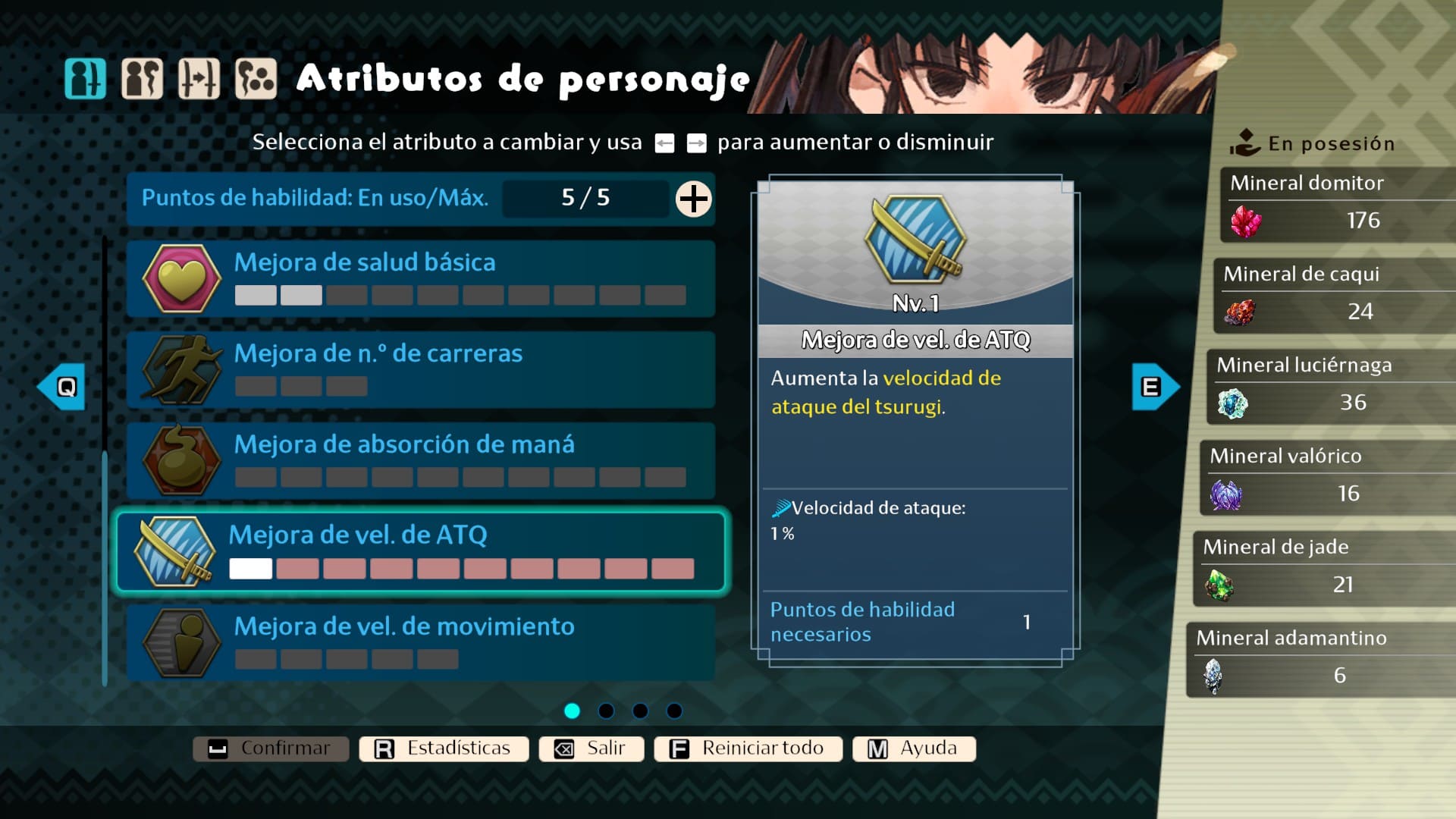Confirm changes with Confirmar button
The width and height of the screenshot is (1456, 819).
(x=271, y=748)
